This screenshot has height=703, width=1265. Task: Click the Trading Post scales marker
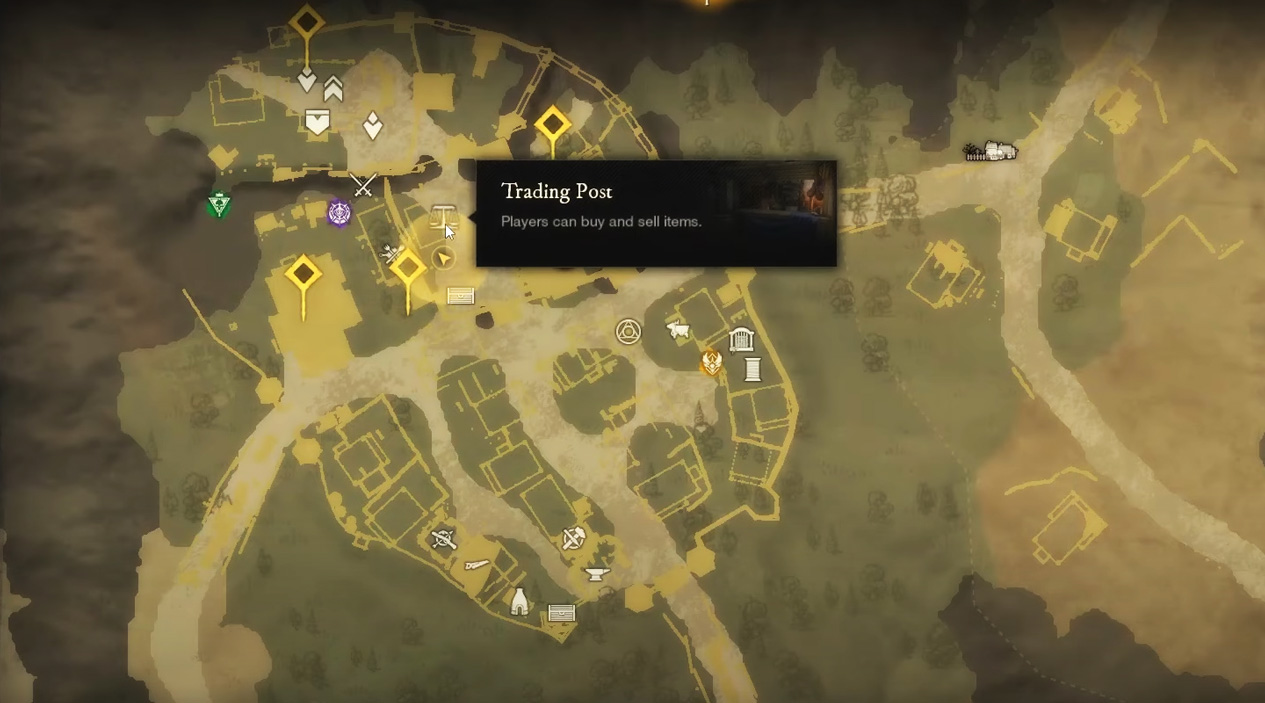tap(443, 215)
